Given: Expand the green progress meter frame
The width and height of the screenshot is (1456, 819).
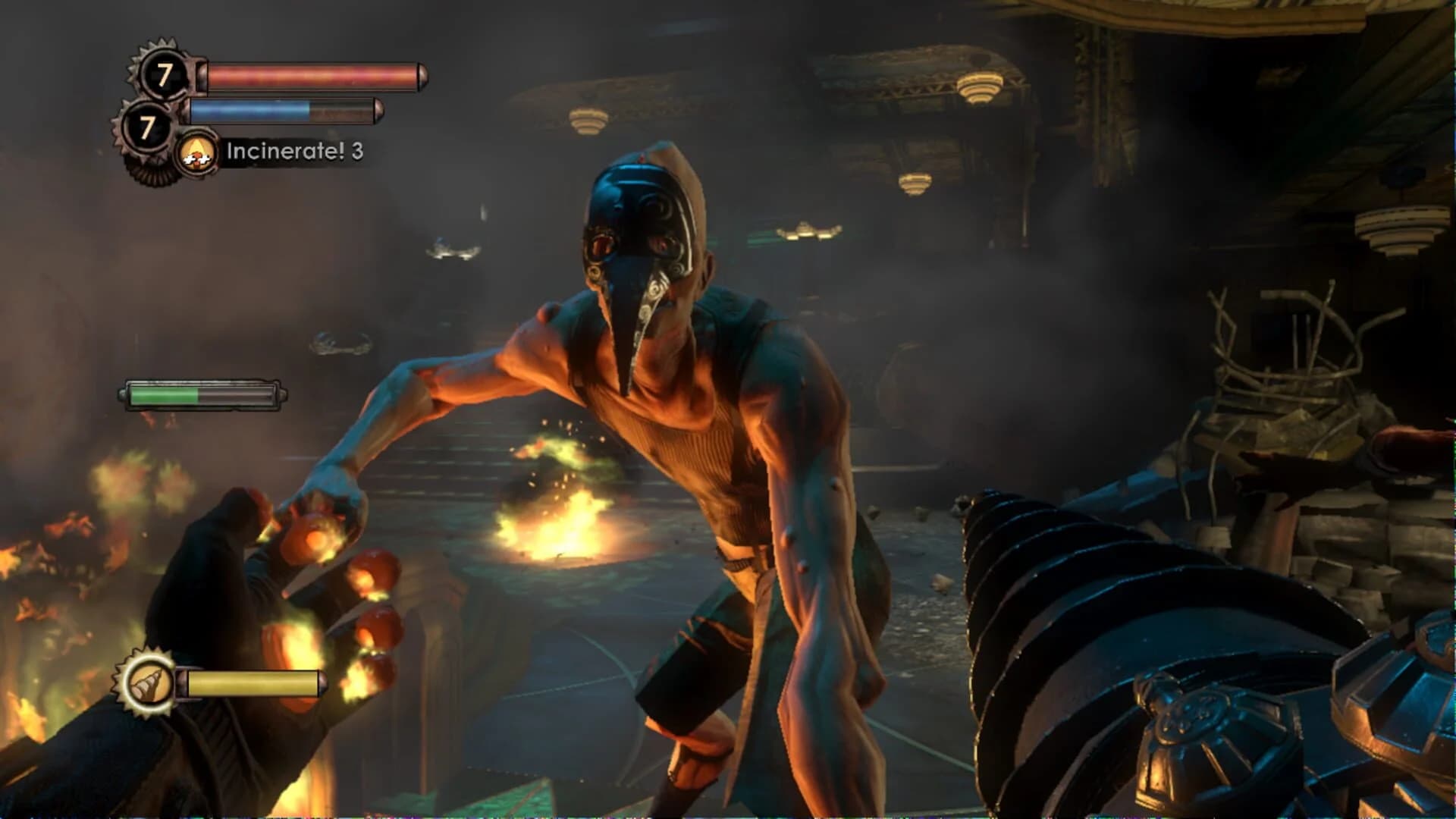Looking at the screenshot, I should 202,394.
